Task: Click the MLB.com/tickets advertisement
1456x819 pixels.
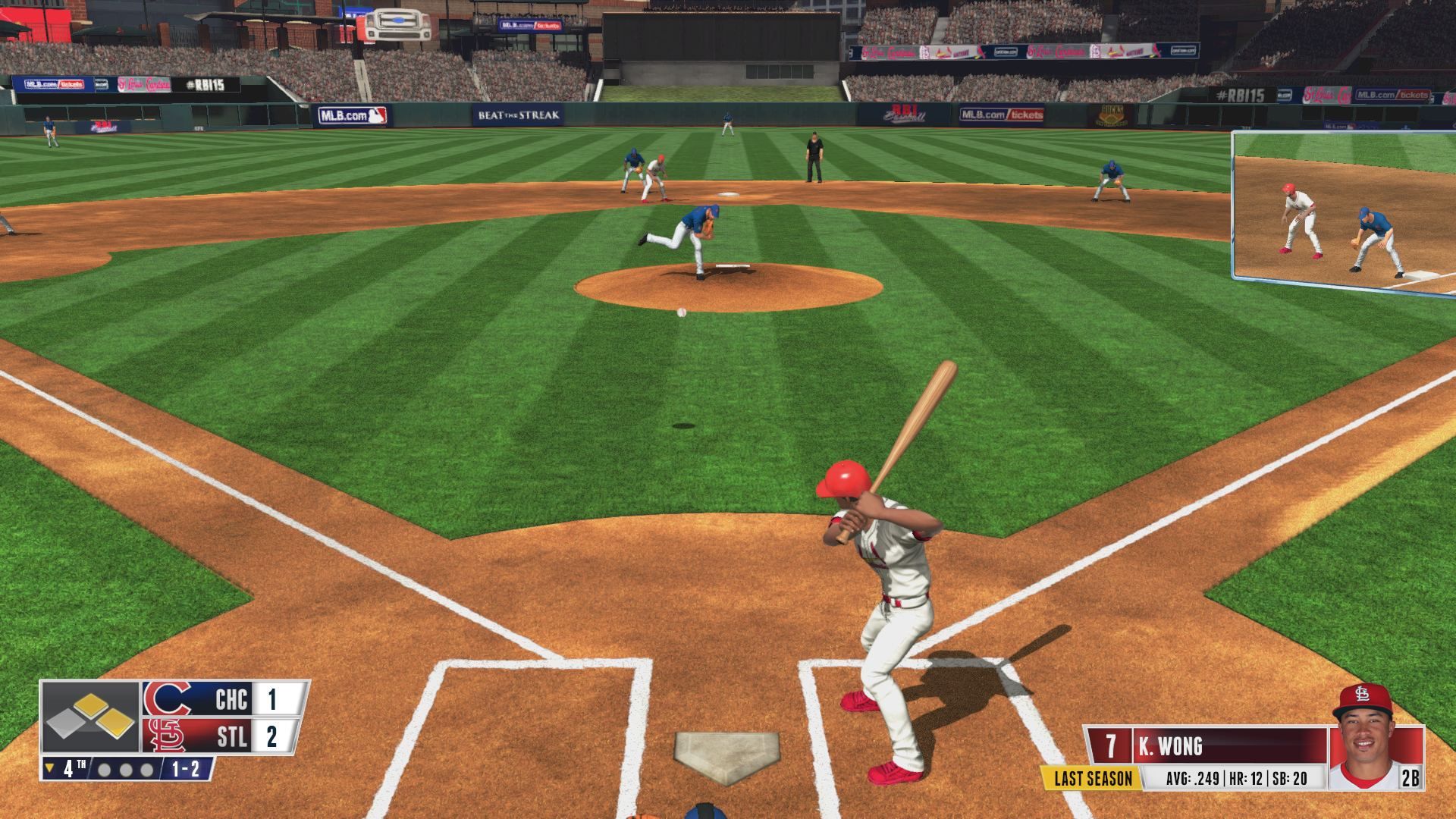Action: click(1003, 113)
